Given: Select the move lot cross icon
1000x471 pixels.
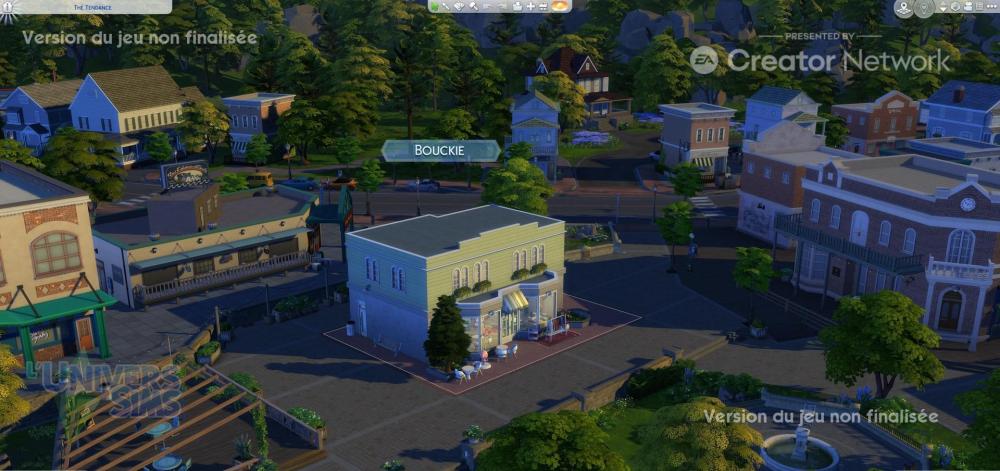Looking at the screenshot, I should tap(533, 6).
